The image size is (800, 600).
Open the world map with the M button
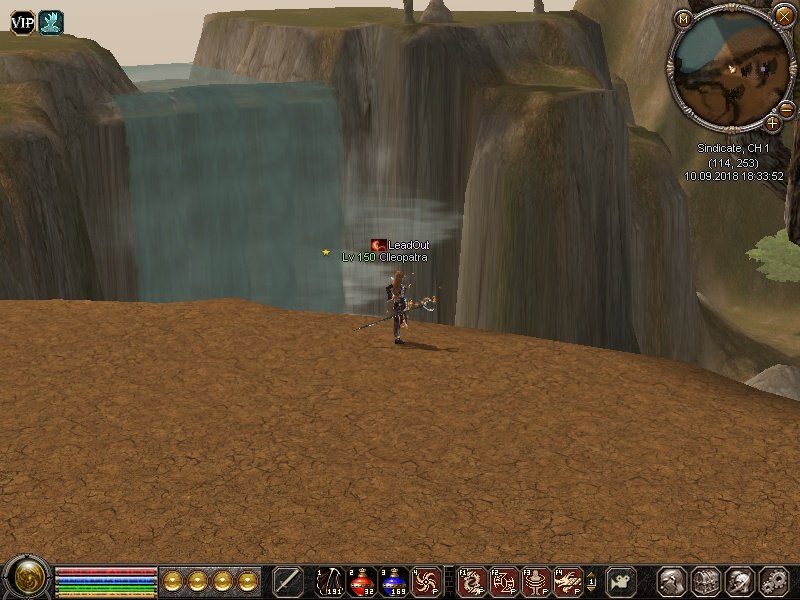pos(684,18)
